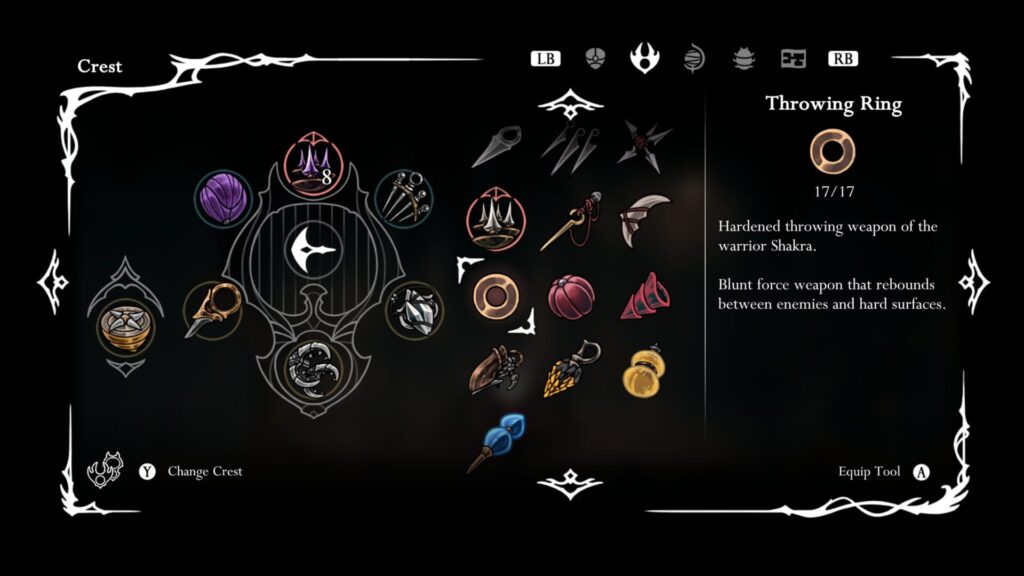1024x576 pixels.
Task: Switch to the map tab
Action: coord(794,58)
